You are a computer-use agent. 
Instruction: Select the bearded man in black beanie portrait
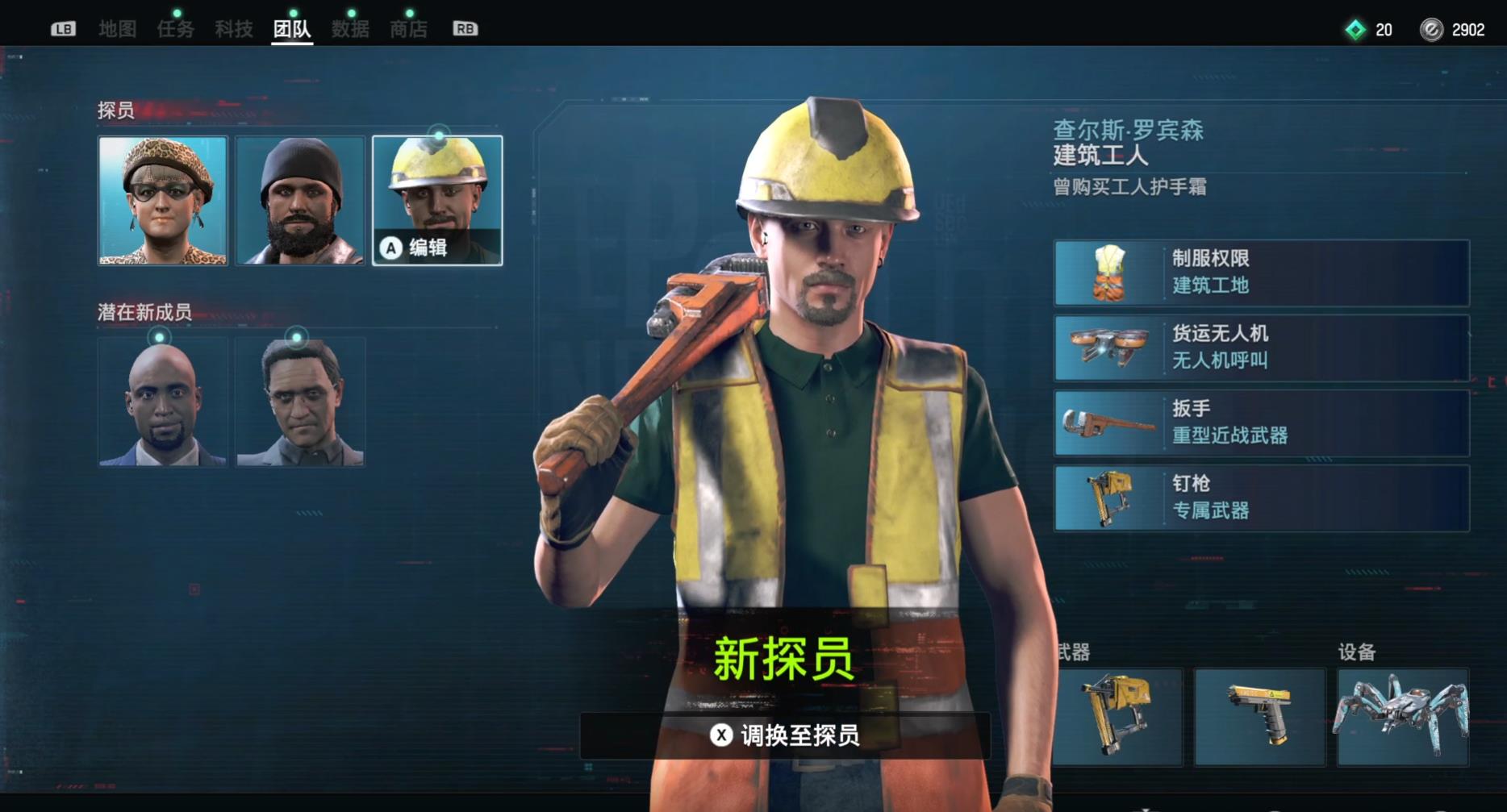pyautogui.click(x=300, y=199)
